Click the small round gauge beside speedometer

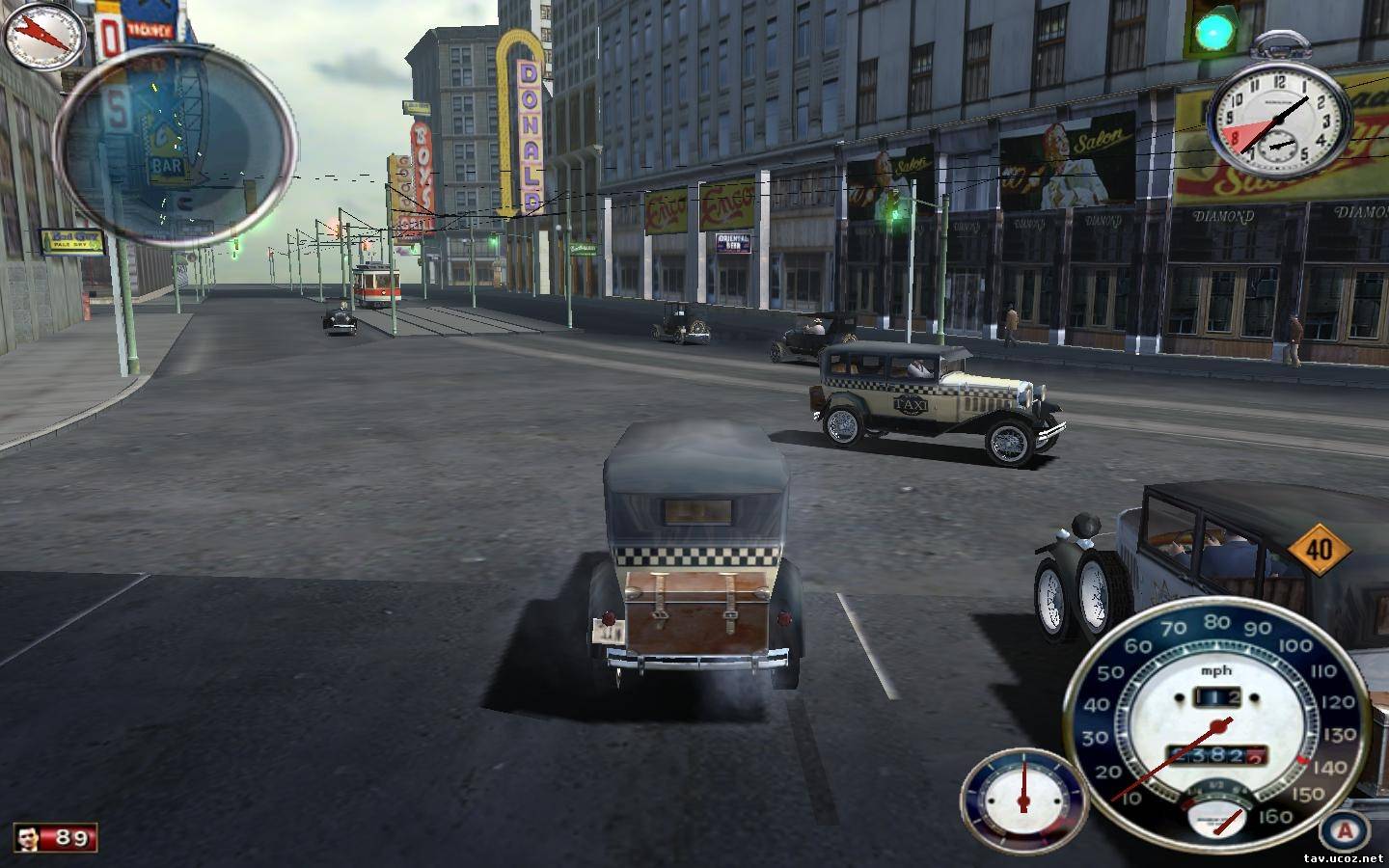tap(1022, 796)
